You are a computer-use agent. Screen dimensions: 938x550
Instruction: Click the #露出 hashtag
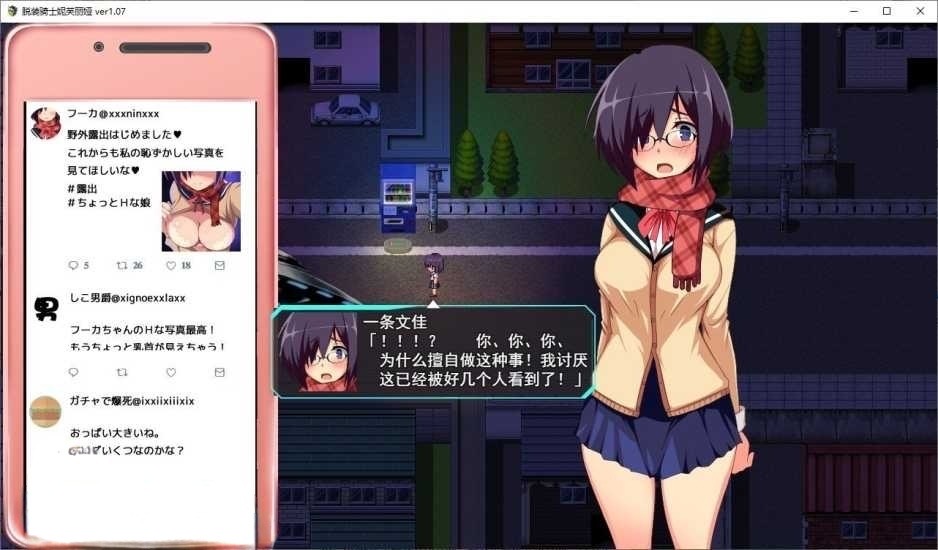84,188
